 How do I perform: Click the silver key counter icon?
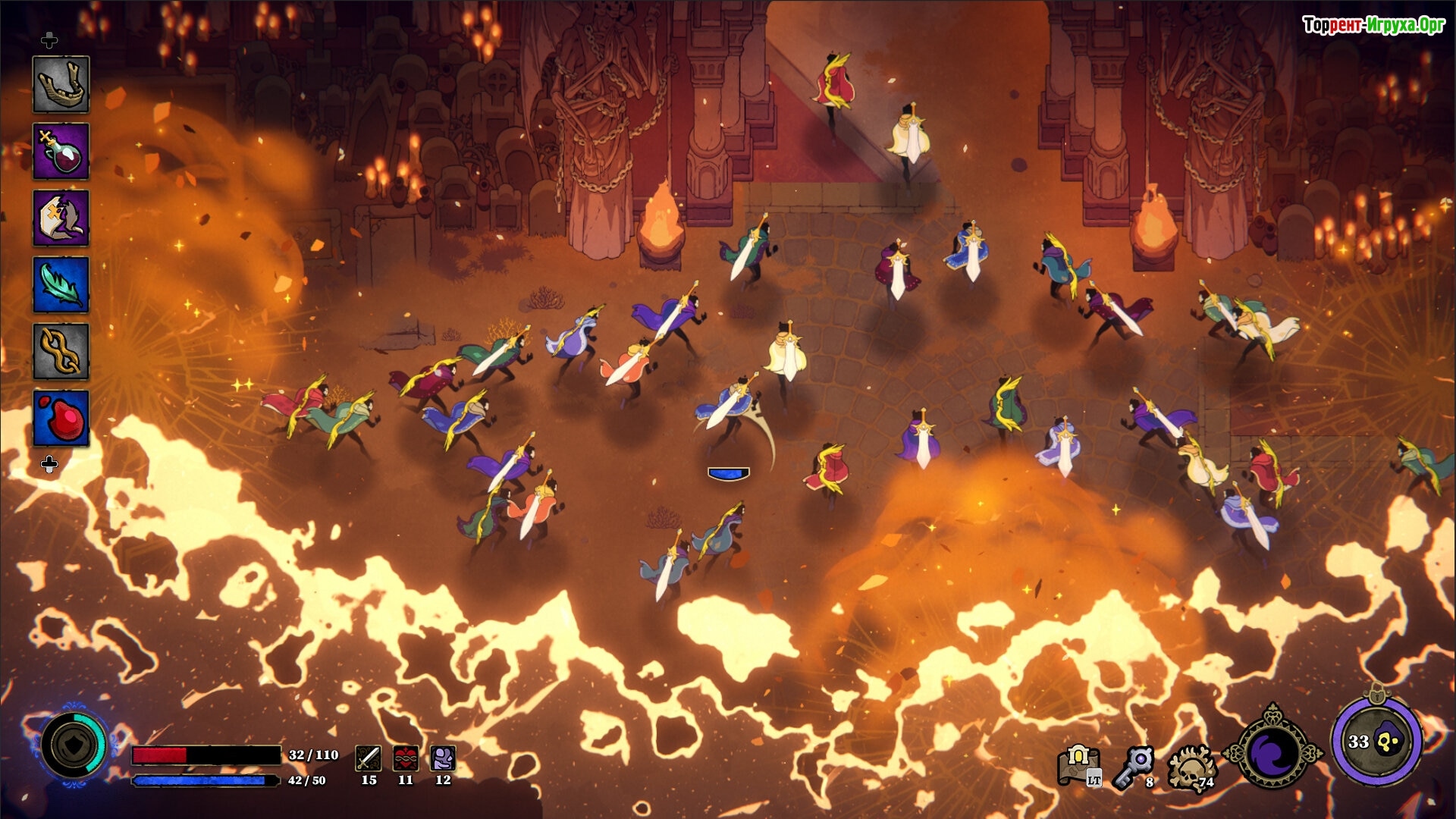(1134, 766)
